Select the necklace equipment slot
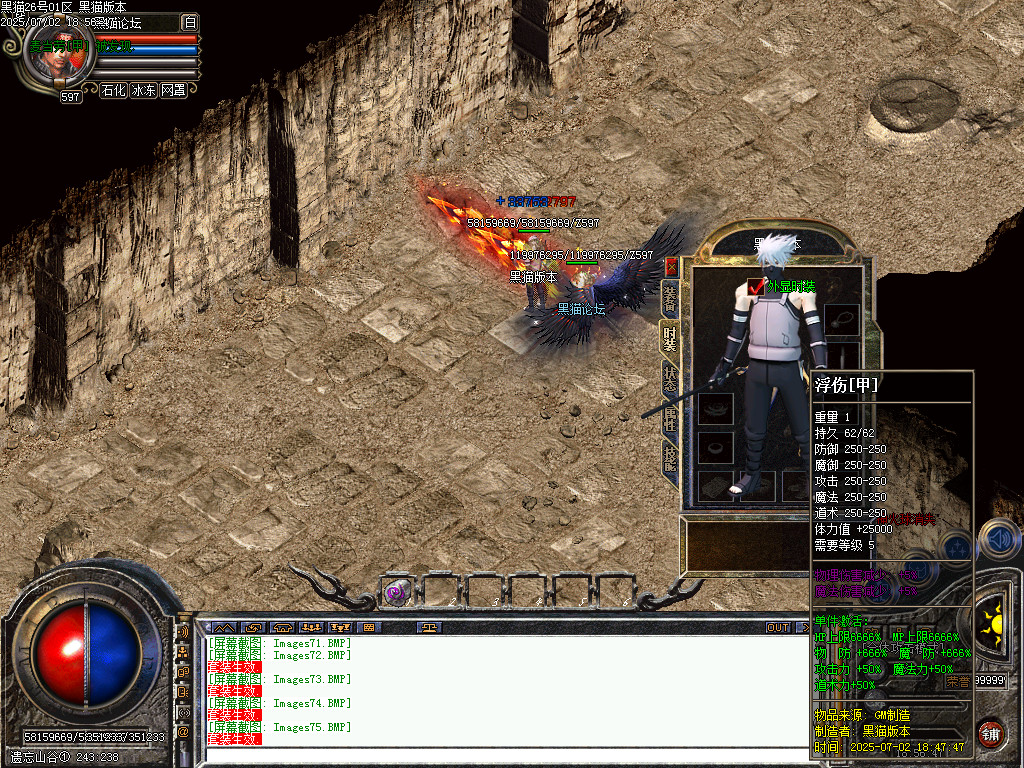The height and width of the screenshot is (768, 1024). point(842,320)
